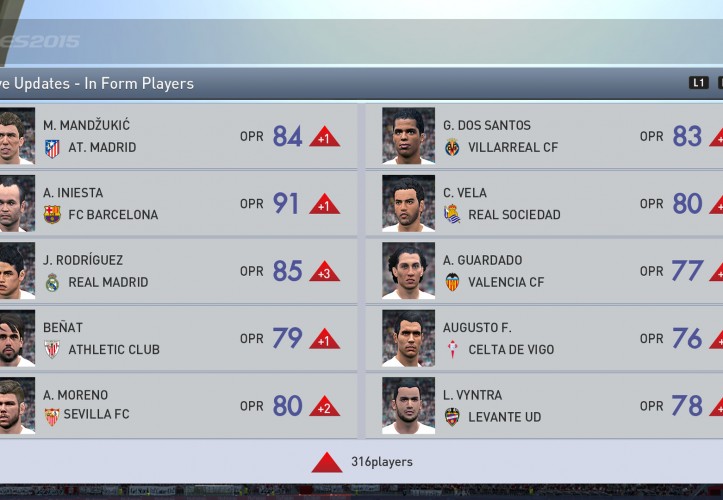
Task: Choose G. Dos Santos of Villarreal CF
Action: [545, 136]
